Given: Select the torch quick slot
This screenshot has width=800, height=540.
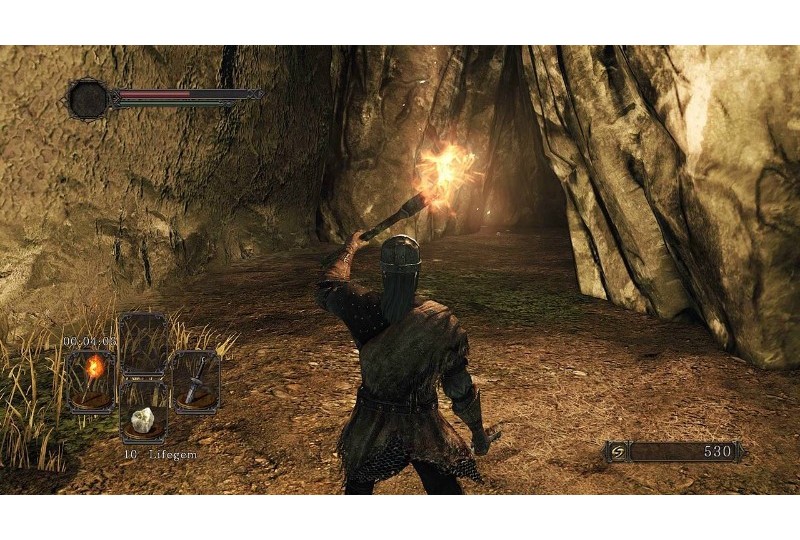Looking at the screenshot, I should pyautogui.click(x=91, y=380).
